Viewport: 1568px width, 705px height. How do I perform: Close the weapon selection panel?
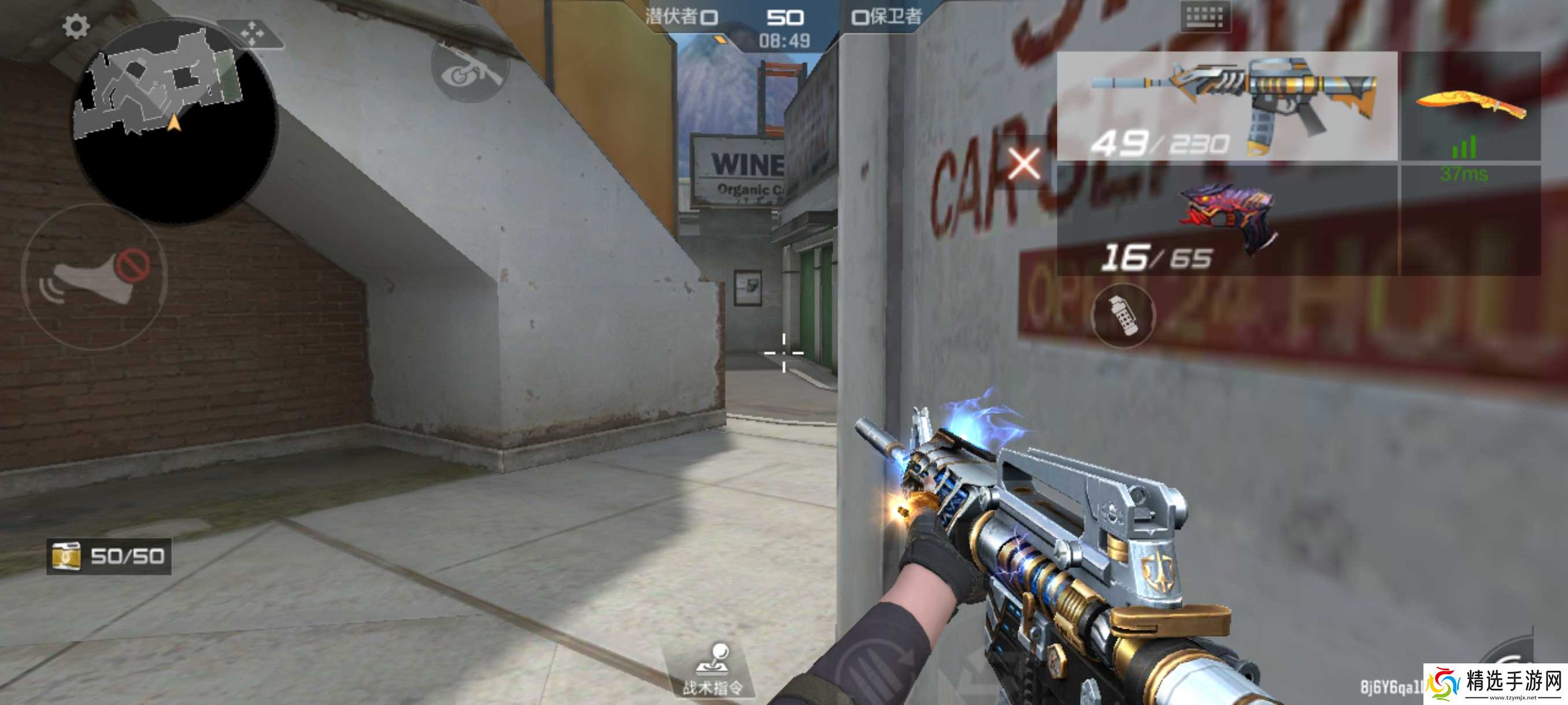[x=1025, y=163]
